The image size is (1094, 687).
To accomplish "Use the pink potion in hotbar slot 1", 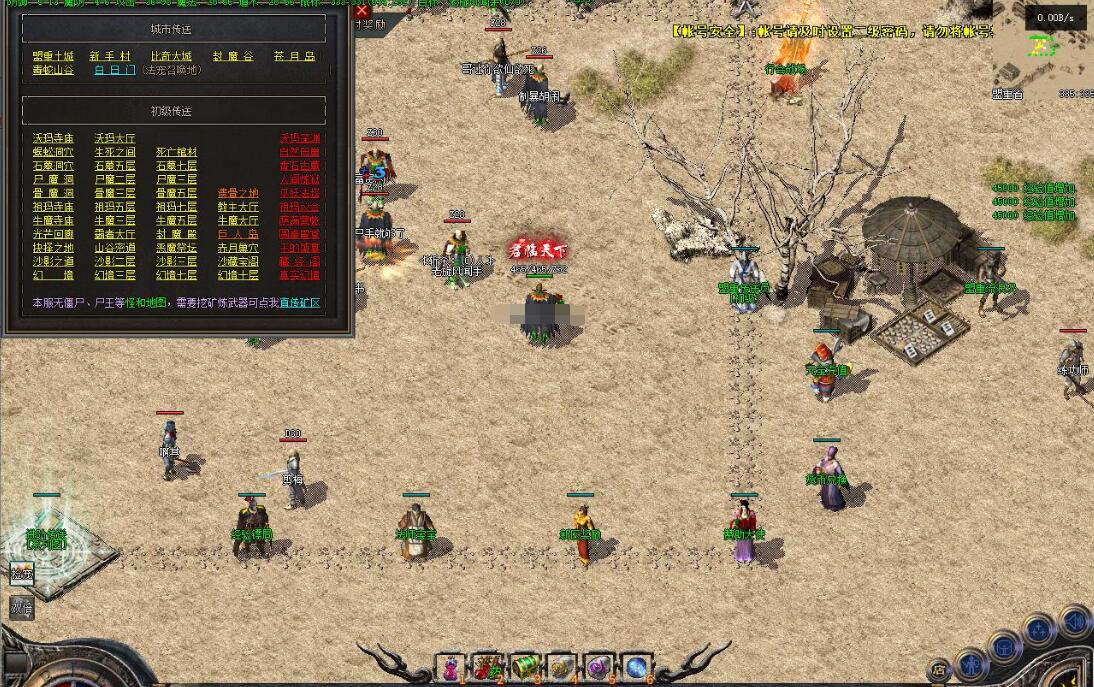I will [x=452, y=667].
